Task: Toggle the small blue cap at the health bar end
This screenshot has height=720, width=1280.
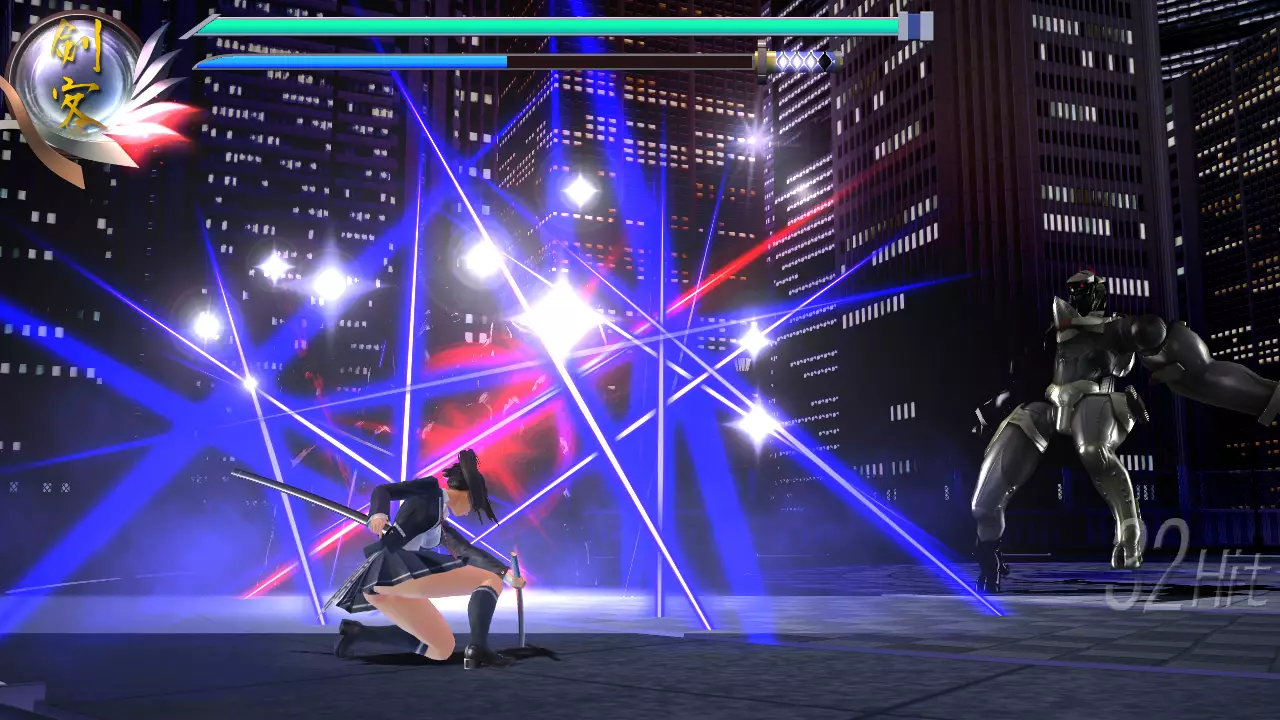Action: [x=913, y=28]
